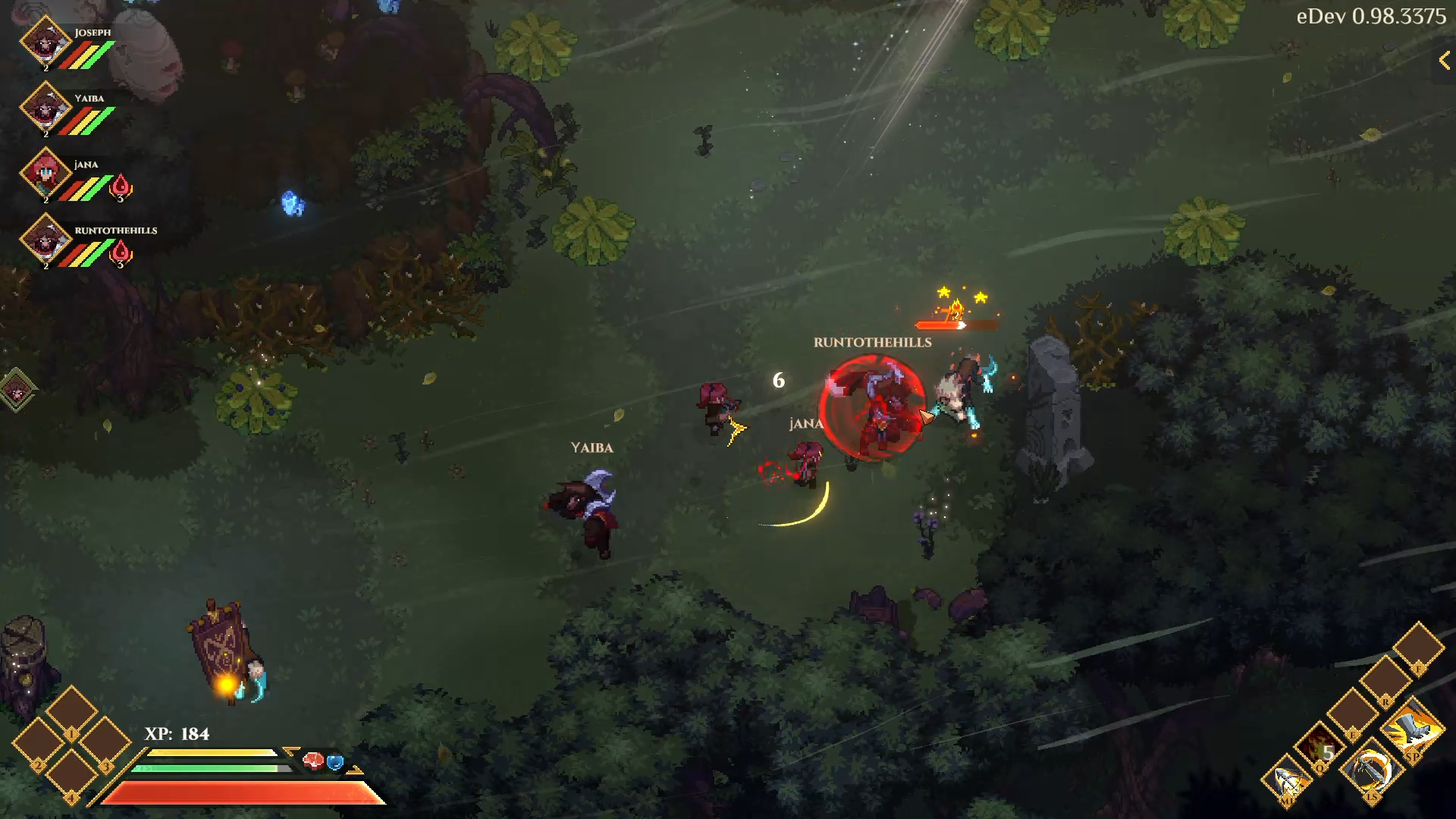Activate the fireball ability in the Q slot
The height and width of the screenshot is (819, 1456).
[x=1319, y=747]
